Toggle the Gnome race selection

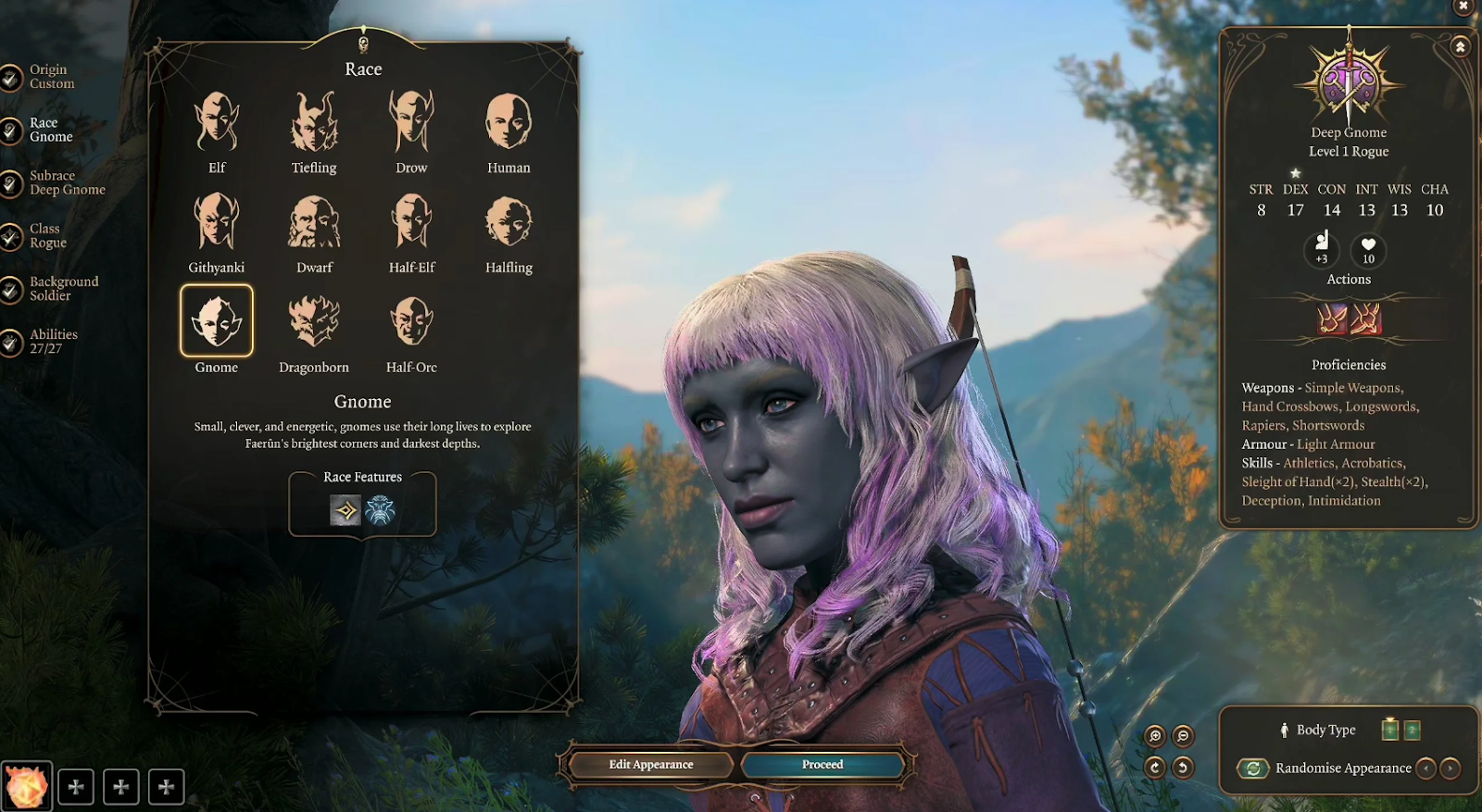pos(216,319)
